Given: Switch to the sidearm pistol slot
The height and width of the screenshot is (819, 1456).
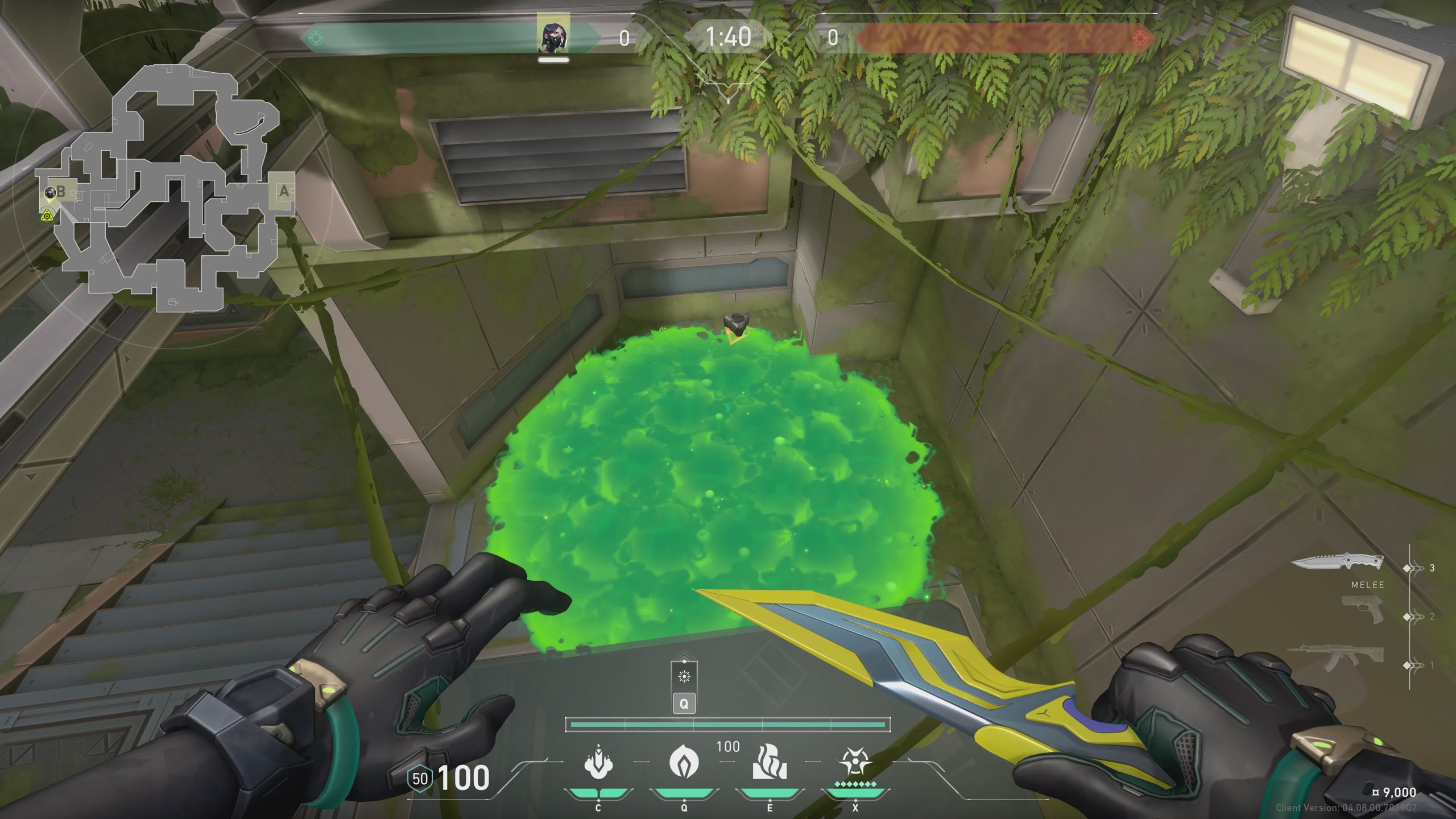Looking at the screenshot, I should [1363, 610].
